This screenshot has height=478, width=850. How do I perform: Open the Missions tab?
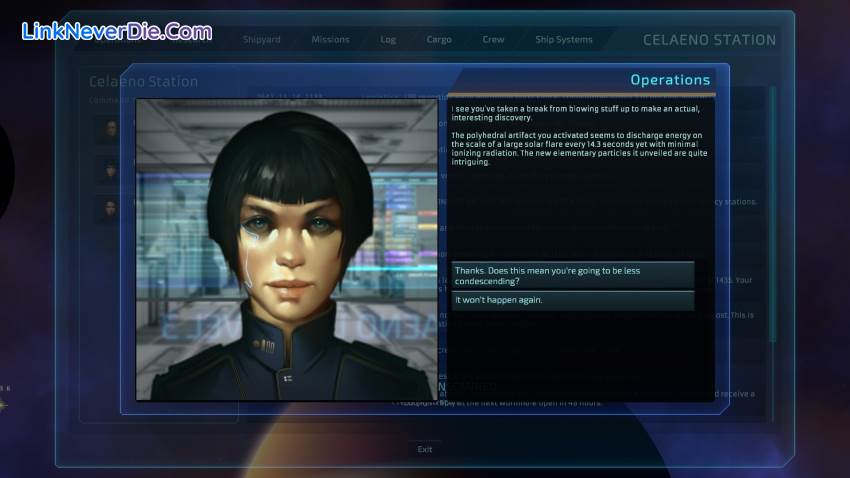(330, 40)
